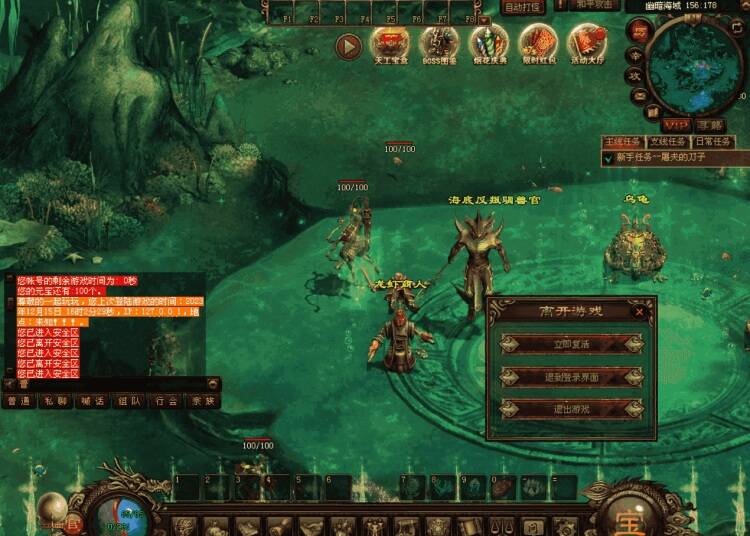Switch to the 行会 guild chat channel
The height and width of the screenshot is (536, 750).
166,400
